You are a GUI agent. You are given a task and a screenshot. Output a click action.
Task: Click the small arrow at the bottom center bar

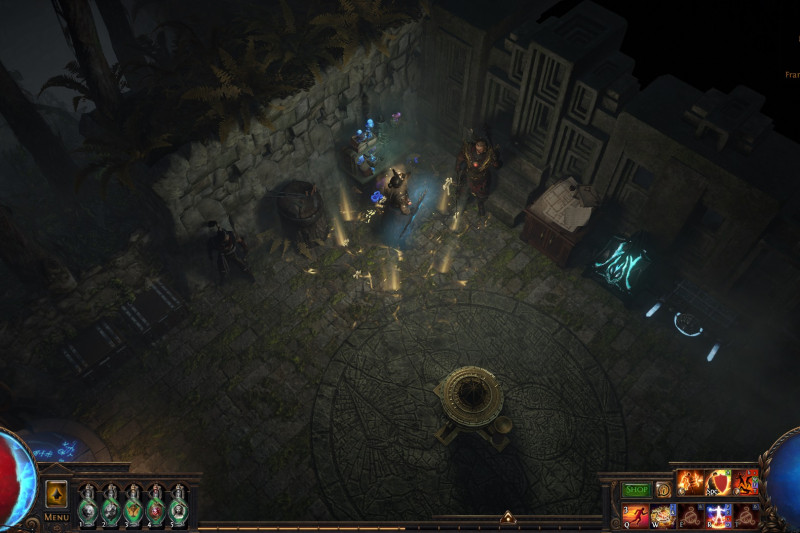(x=507, y=518)
